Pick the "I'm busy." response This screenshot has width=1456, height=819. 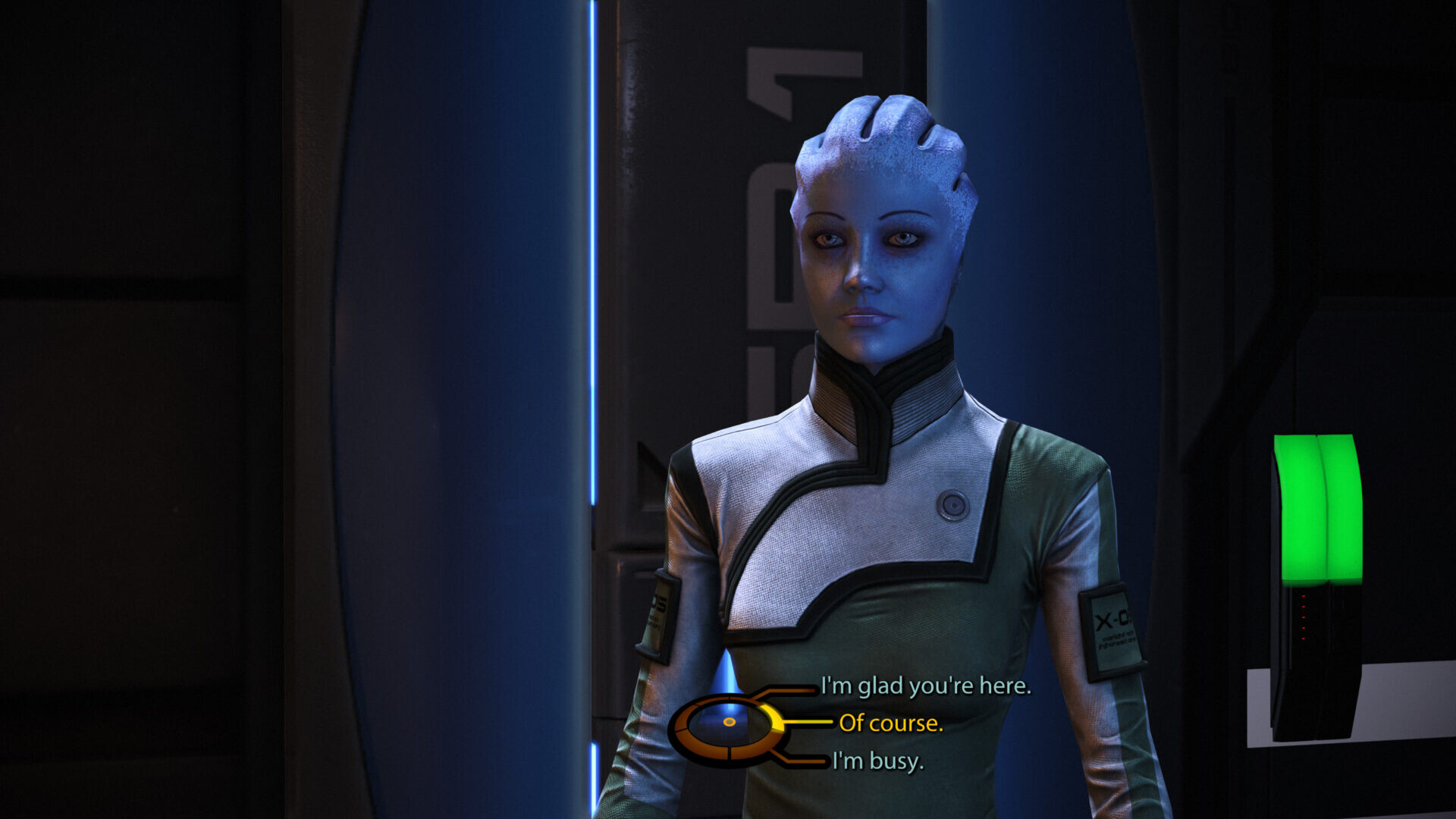click(x=877, y=761)
